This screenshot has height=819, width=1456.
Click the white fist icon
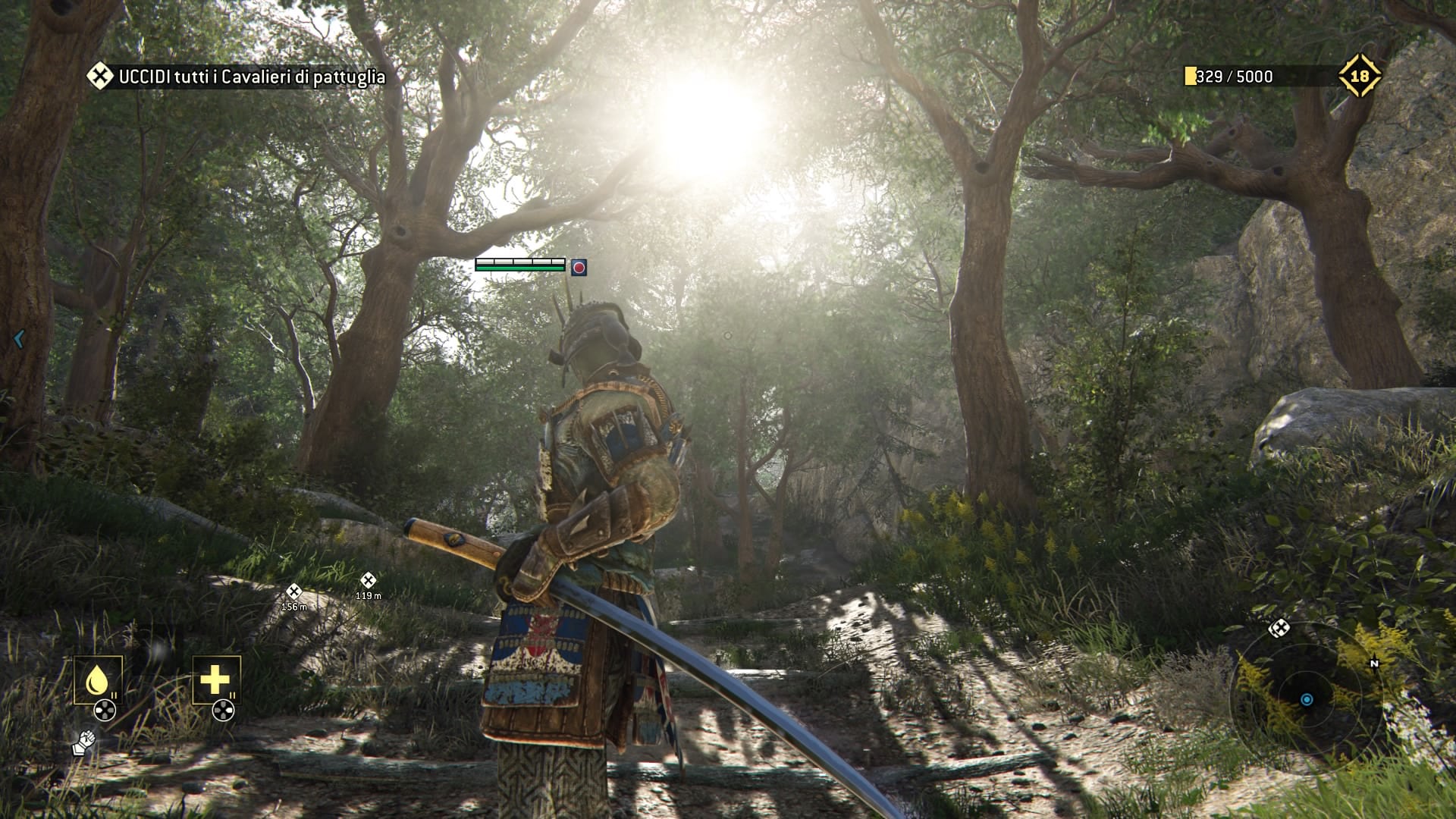[83, 742]
